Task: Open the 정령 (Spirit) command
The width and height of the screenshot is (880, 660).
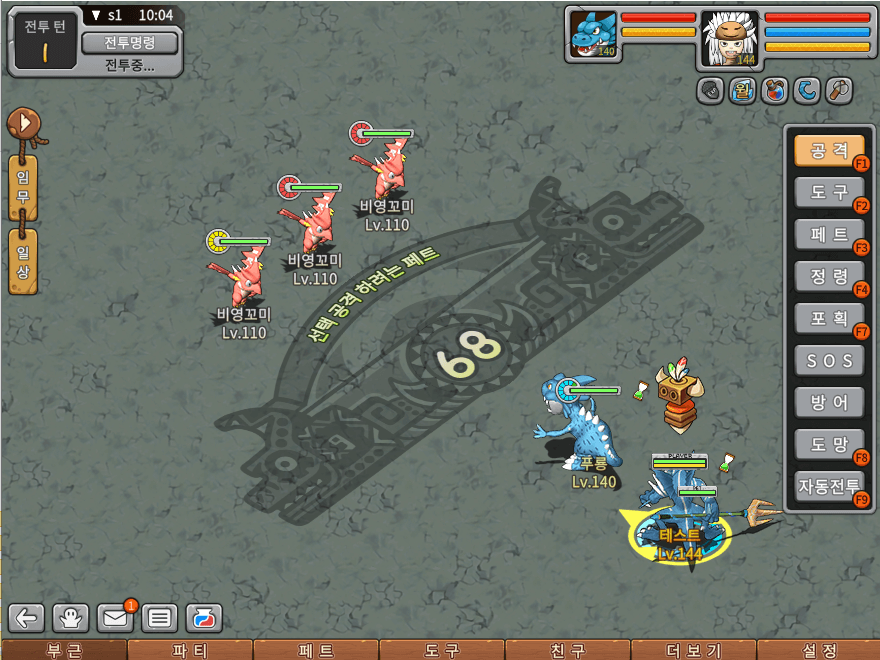Action: (x=828, y=276)
